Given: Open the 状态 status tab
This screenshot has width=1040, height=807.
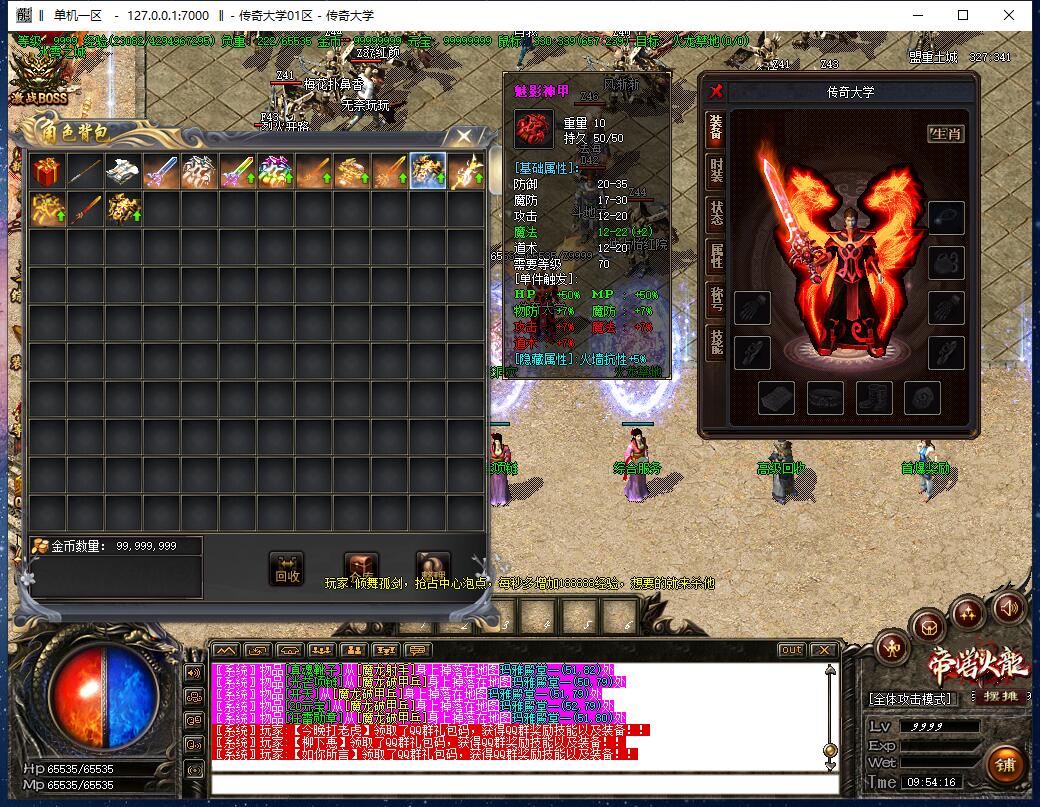Looking at the screenshot, I should (716, 212).
